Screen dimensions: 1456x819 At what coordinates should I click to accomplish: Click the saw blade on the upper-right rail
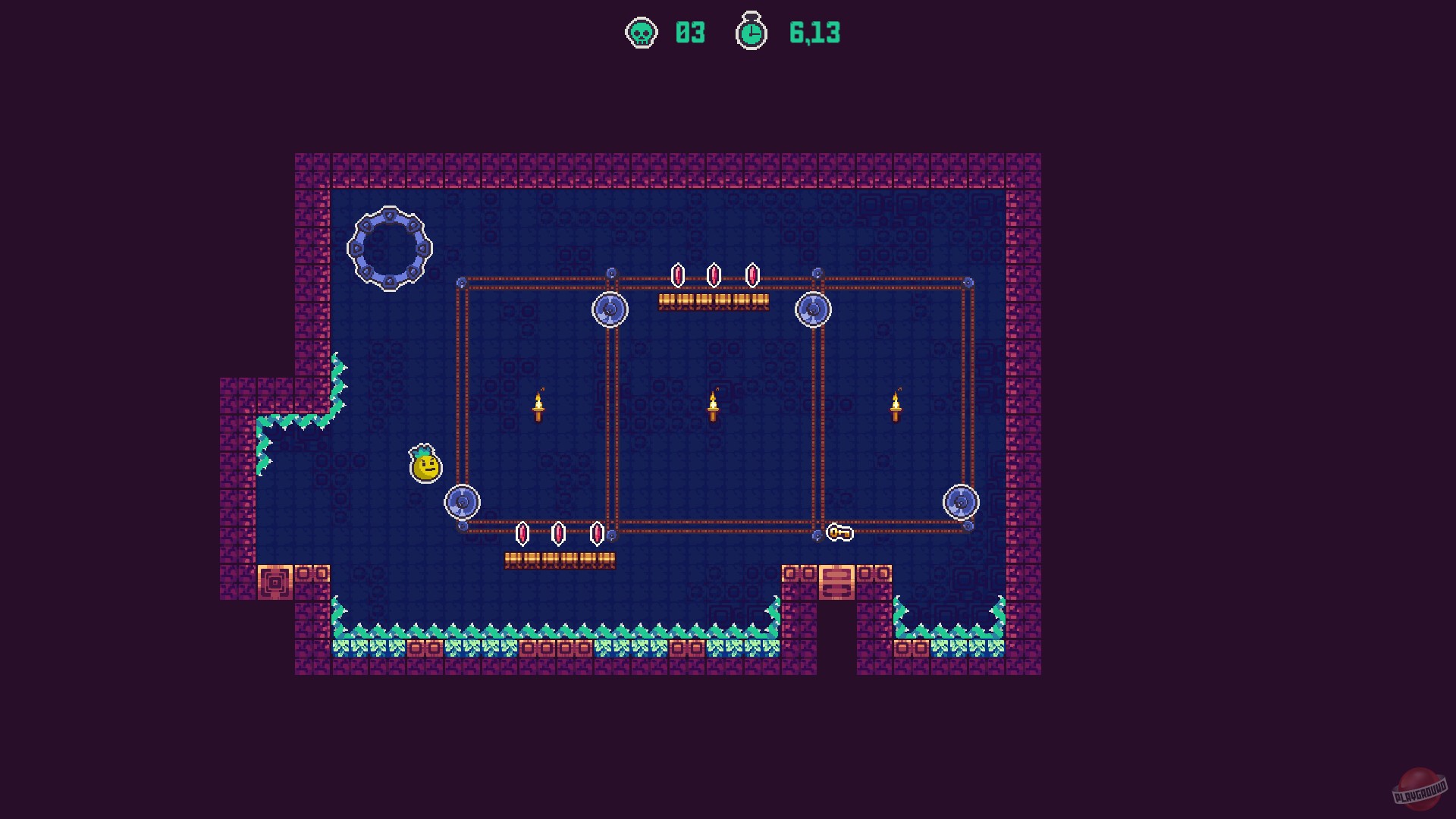coord(814,308)
